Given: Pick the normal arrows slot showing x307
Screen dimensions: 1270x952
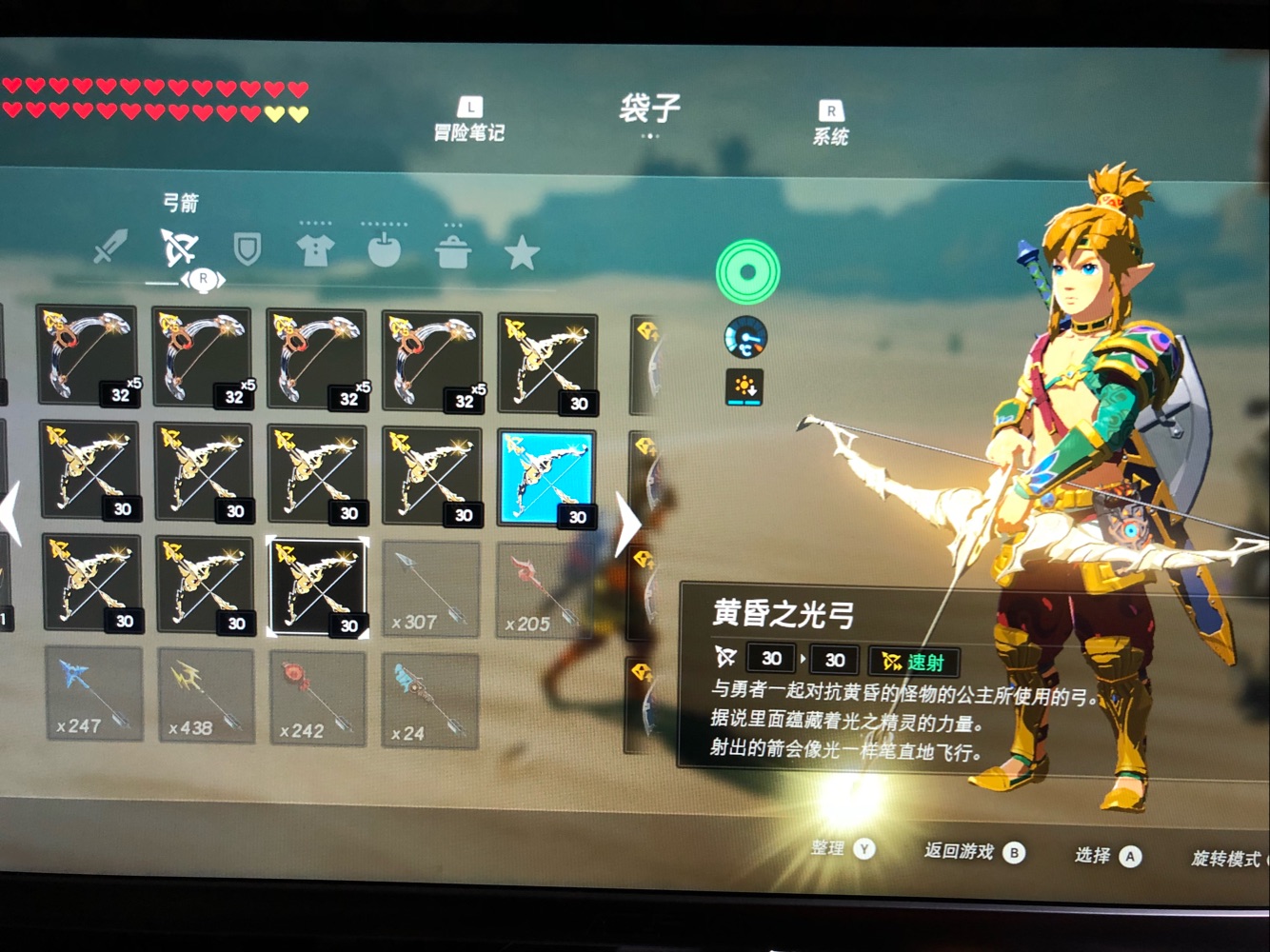Looking at the screenshot, I should [x=430, y=590].
